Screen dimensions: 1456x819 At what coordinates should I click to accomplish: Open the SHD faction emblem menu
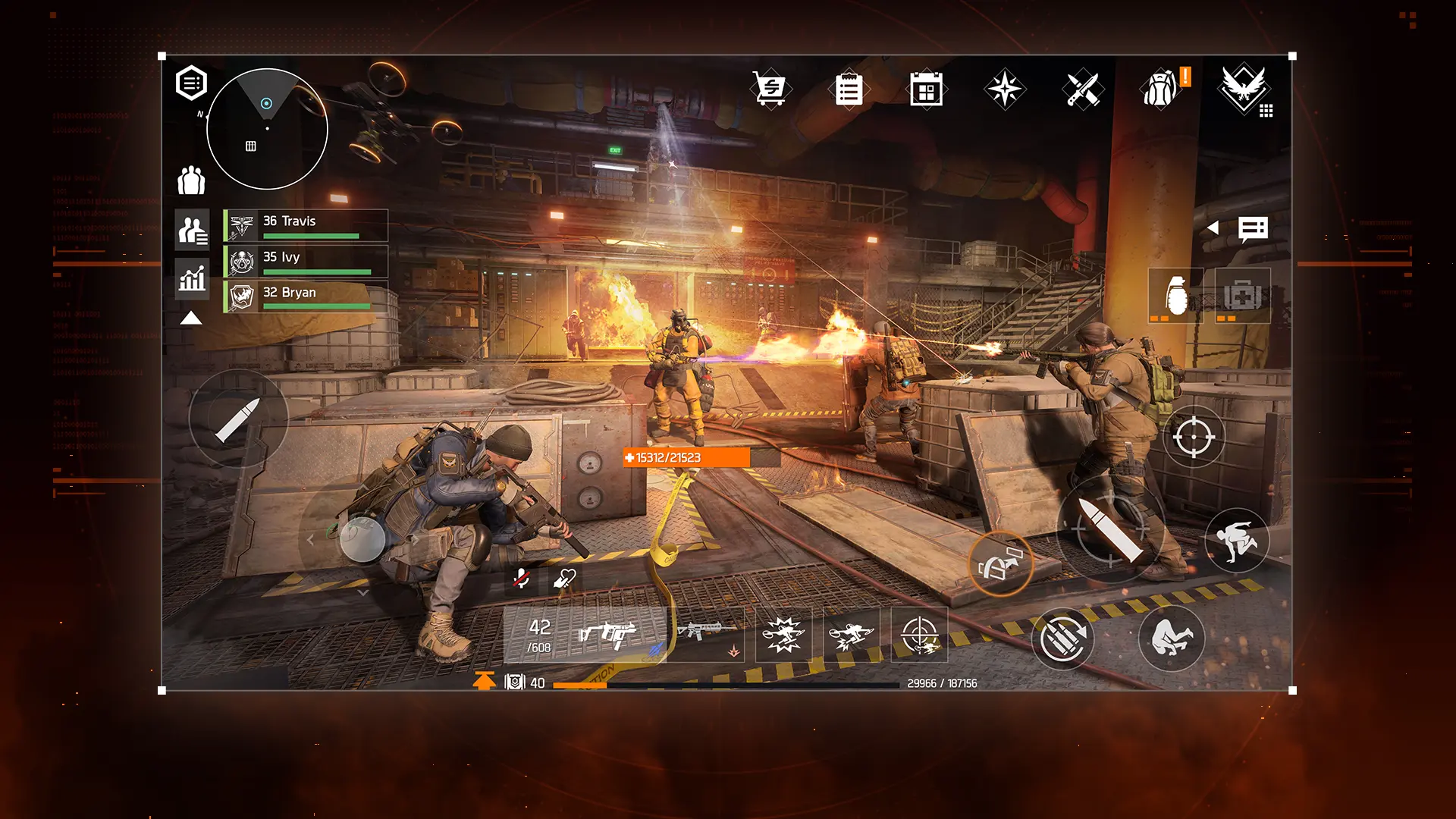pyautogui.click(x=1244, y=89)
